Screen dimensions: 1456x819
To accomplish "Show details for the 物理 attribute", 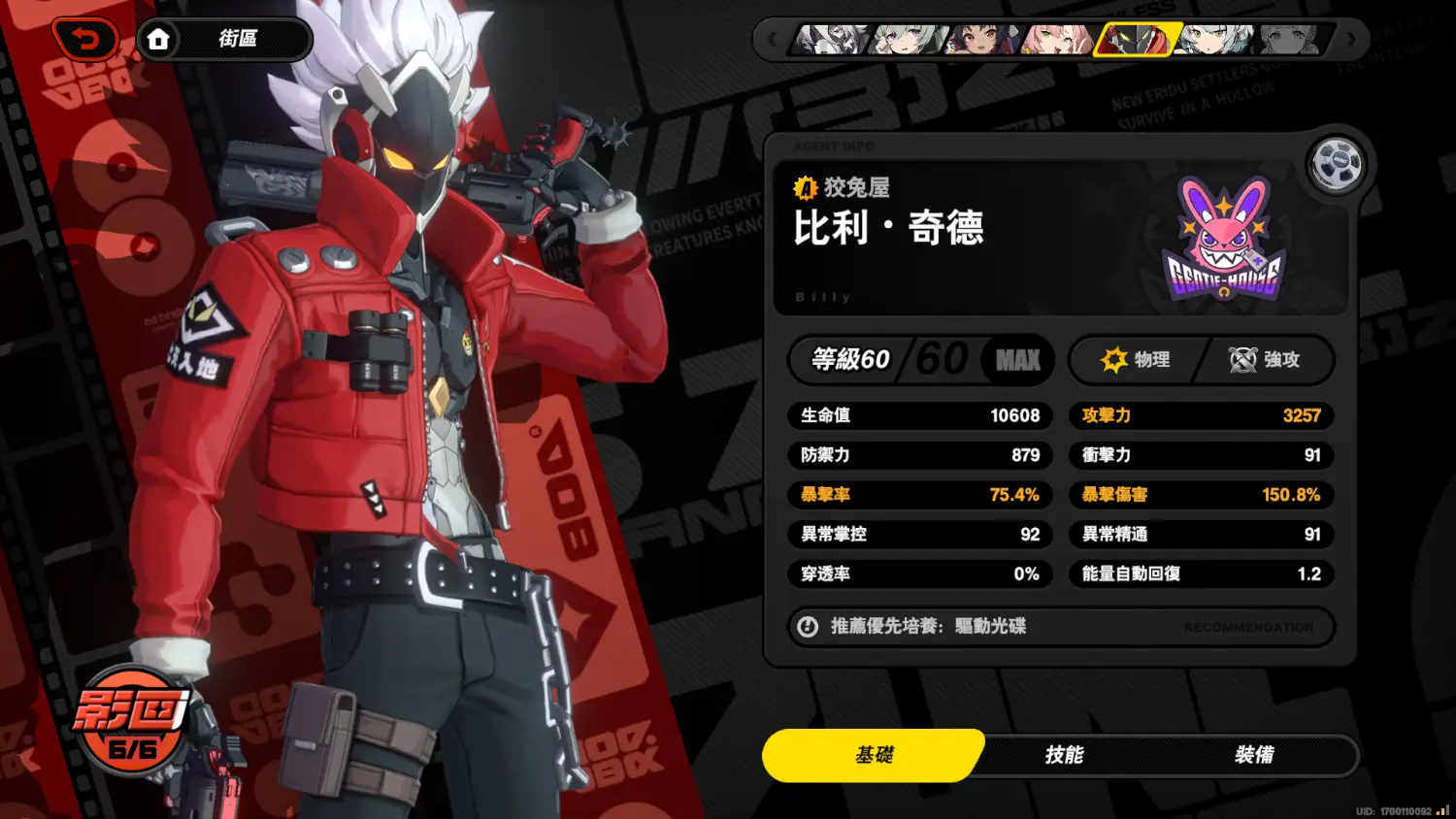I will [x=1137, y=360].
